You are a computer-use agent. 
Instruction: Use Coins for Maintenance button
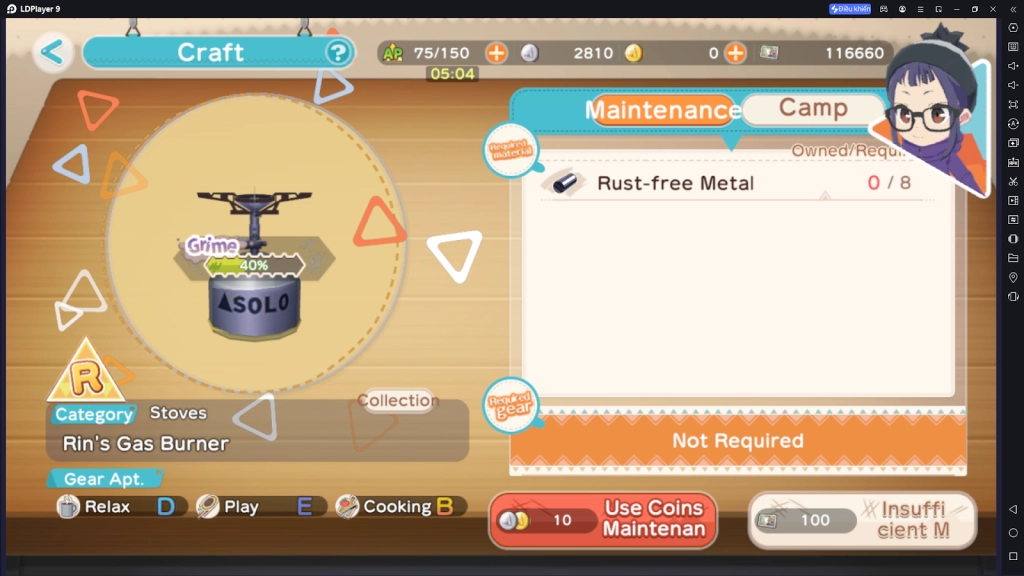click(x=603, y=520)
